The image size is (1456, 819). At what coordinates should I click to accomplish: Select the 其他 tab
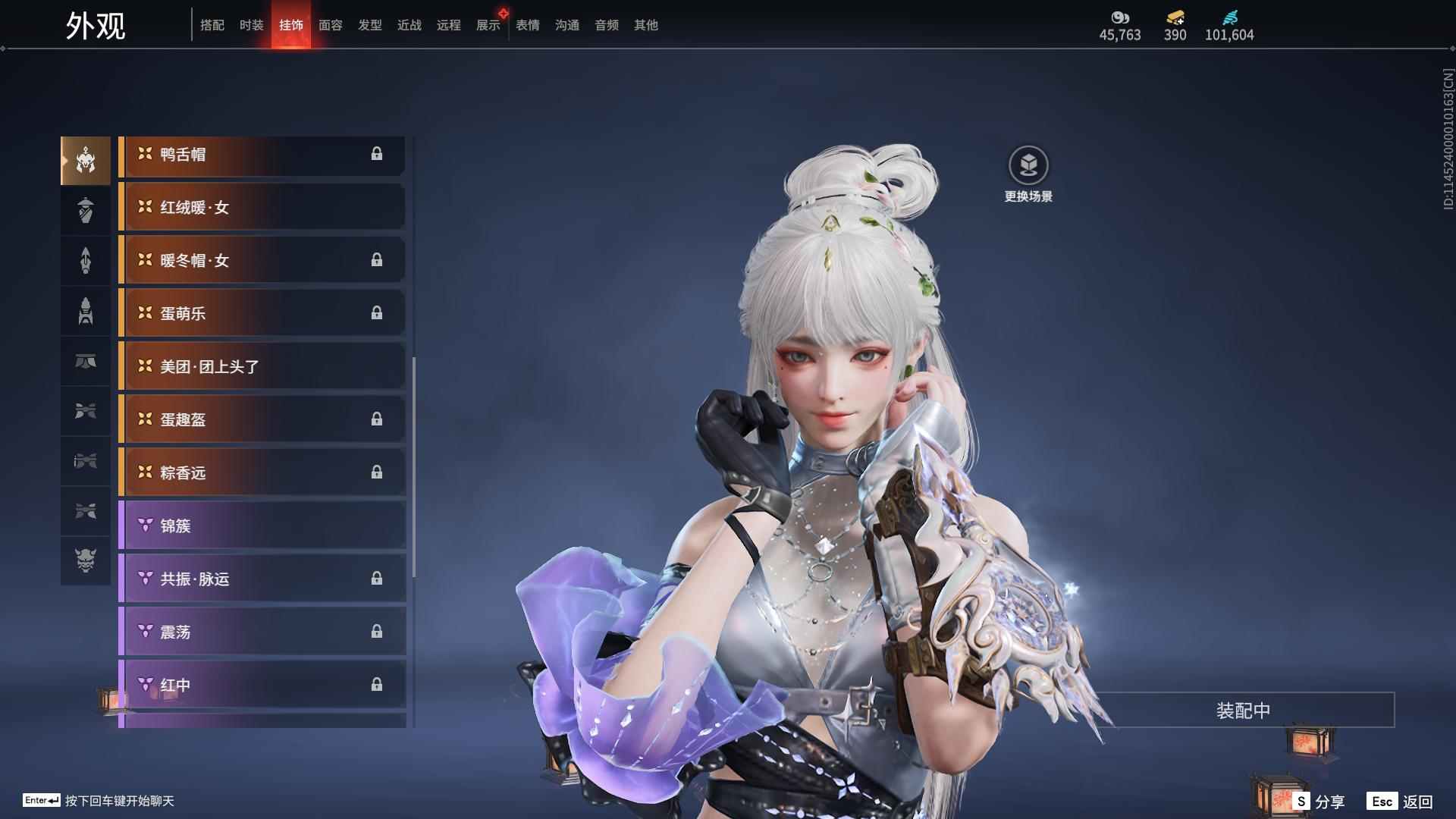646,25
